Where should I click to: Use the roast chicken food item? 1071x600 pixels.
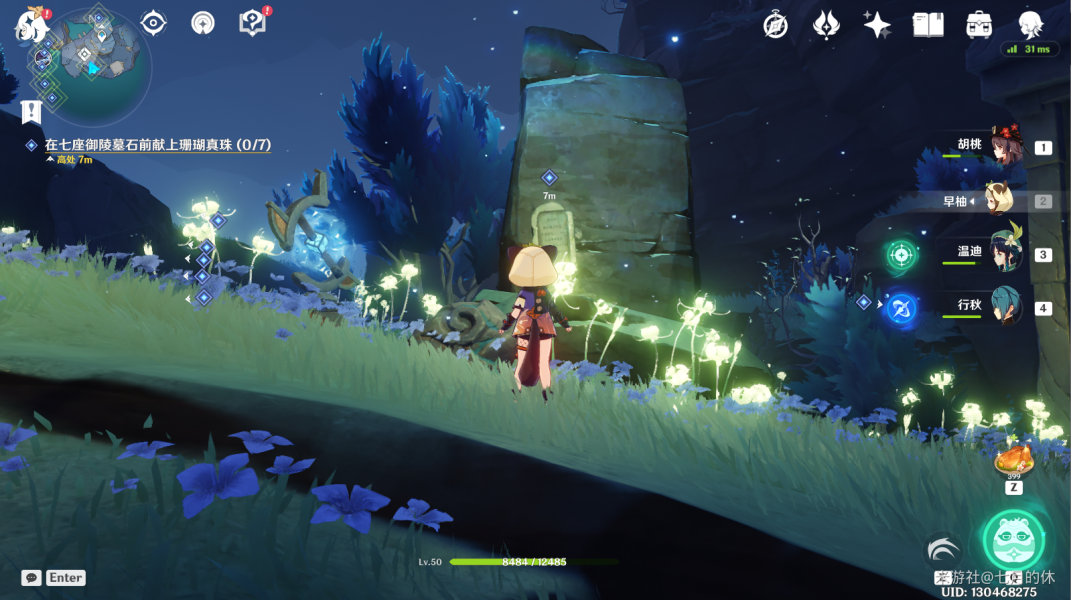pos(1013,461)
